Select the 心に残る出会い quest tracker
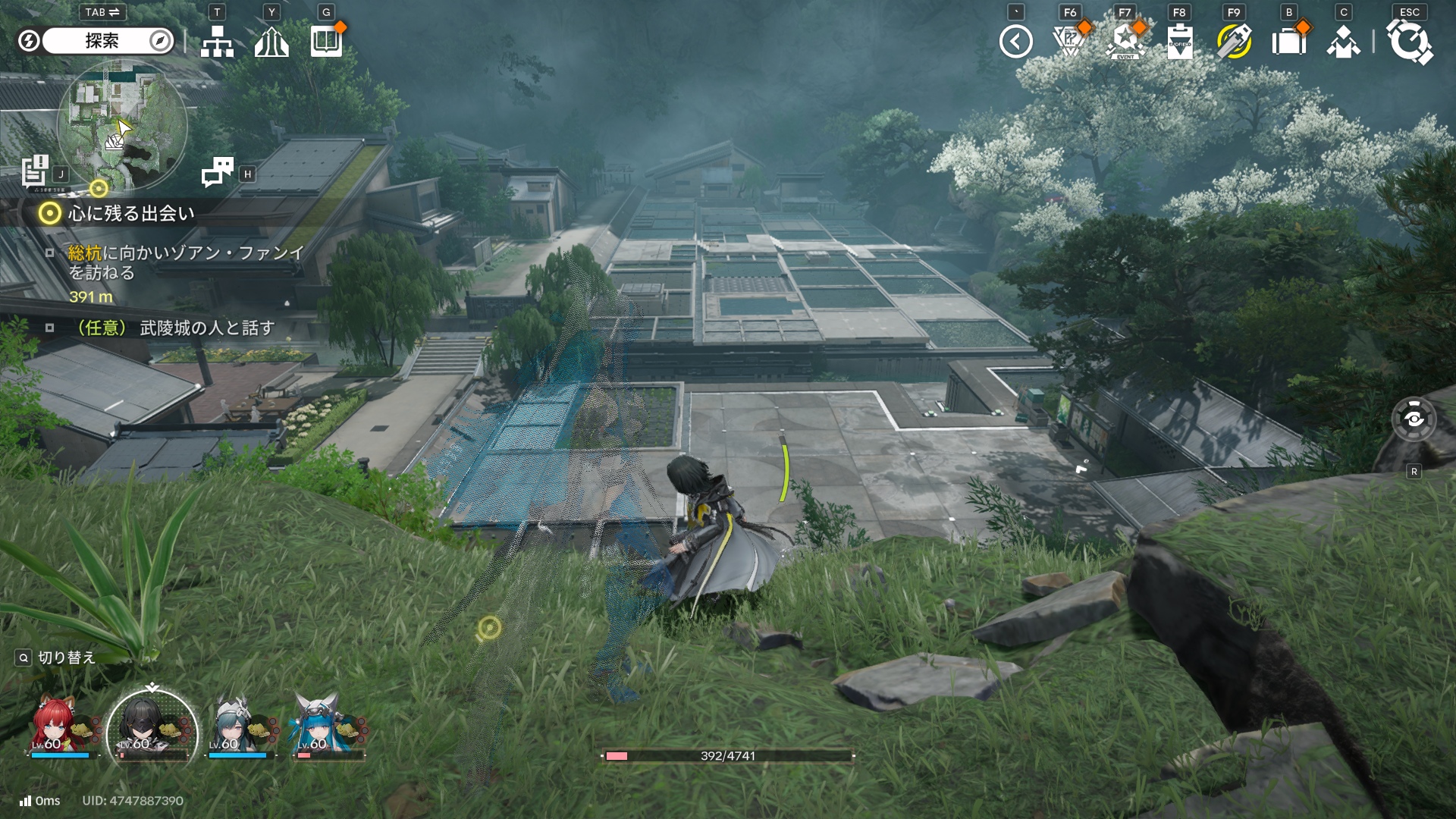The image size is (1456, 819). (x=130, y=214)
